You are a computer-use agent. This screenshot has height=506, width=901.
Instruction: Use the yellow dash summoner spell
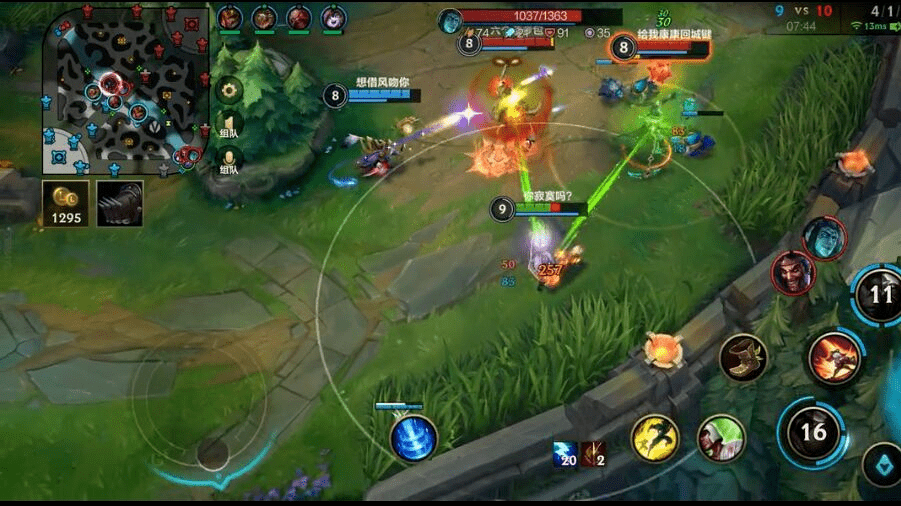coord(655,438)
